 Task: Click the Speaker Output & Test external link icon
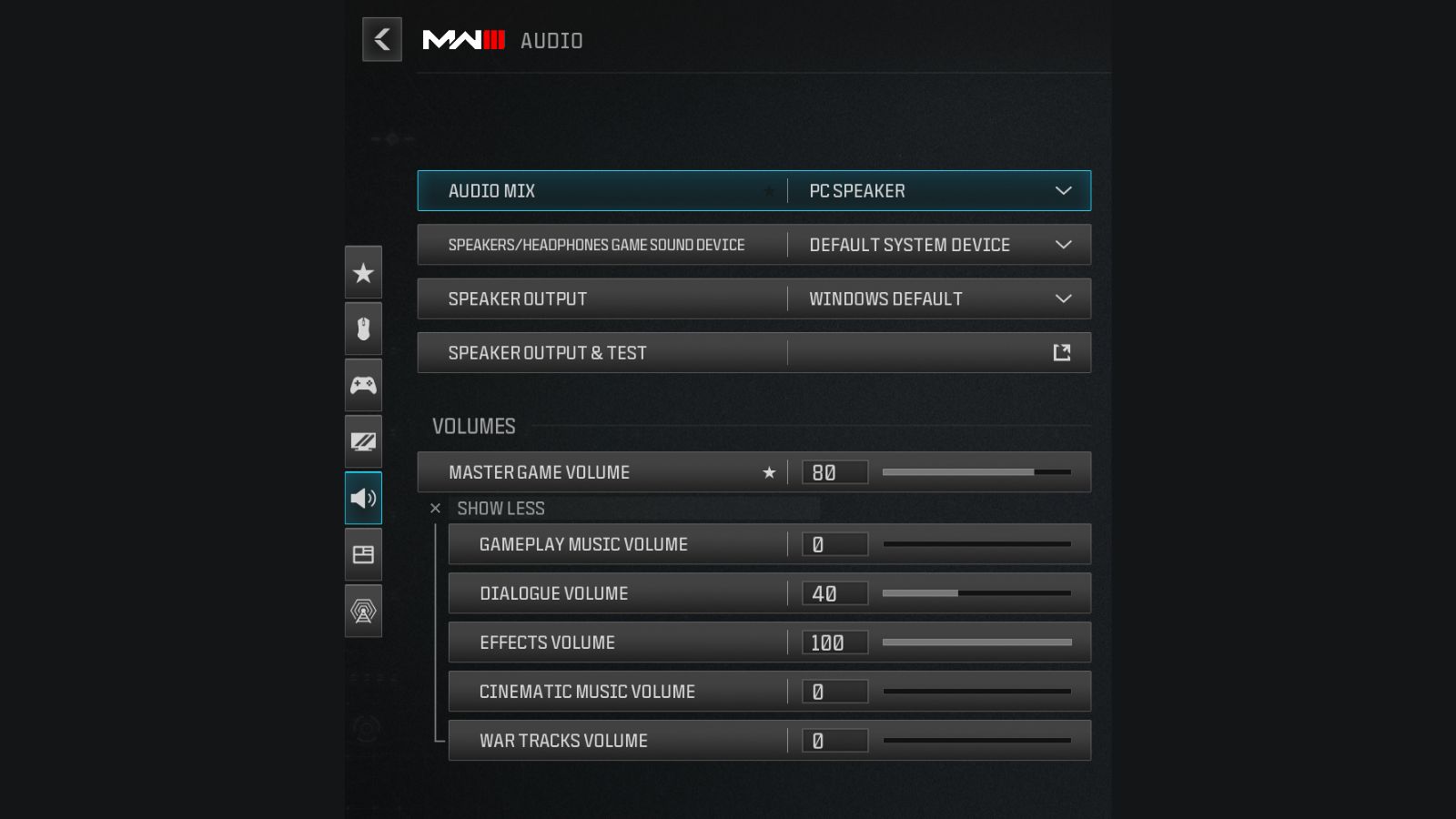point(1061,352)
